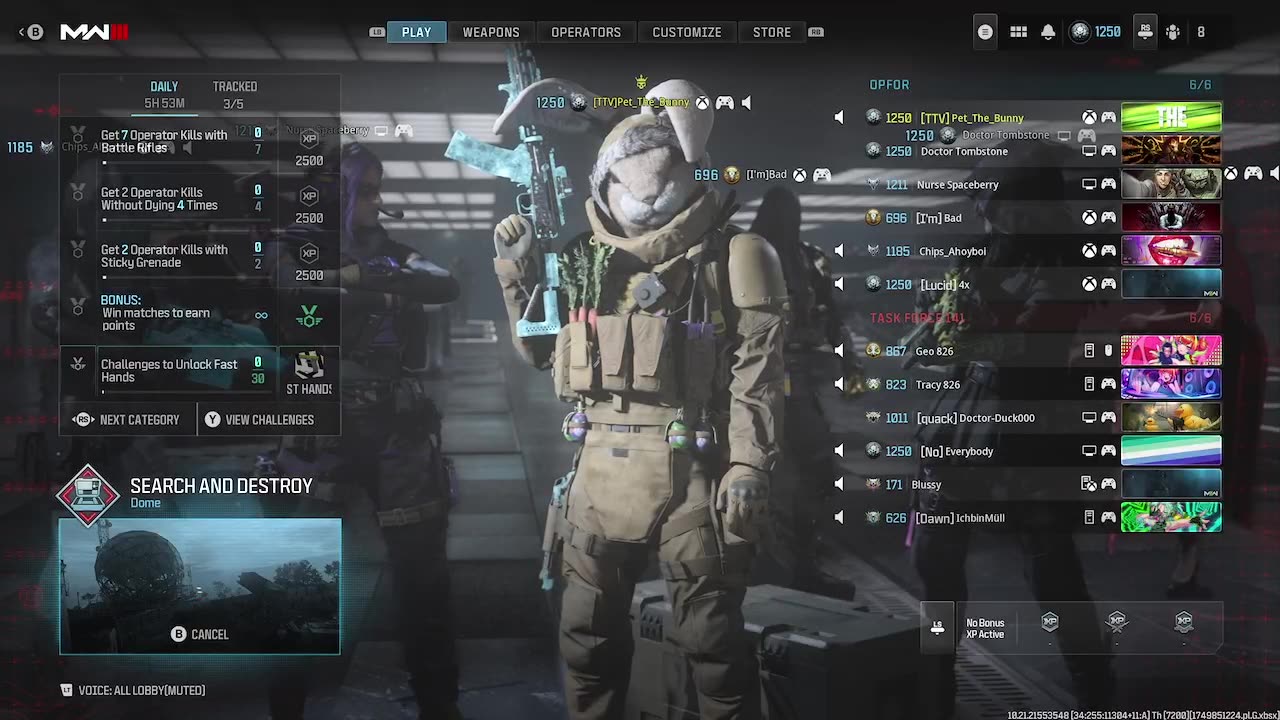Go to NEXT CATEGORY of challenges

pyautogui.click(x=127, y=420)
